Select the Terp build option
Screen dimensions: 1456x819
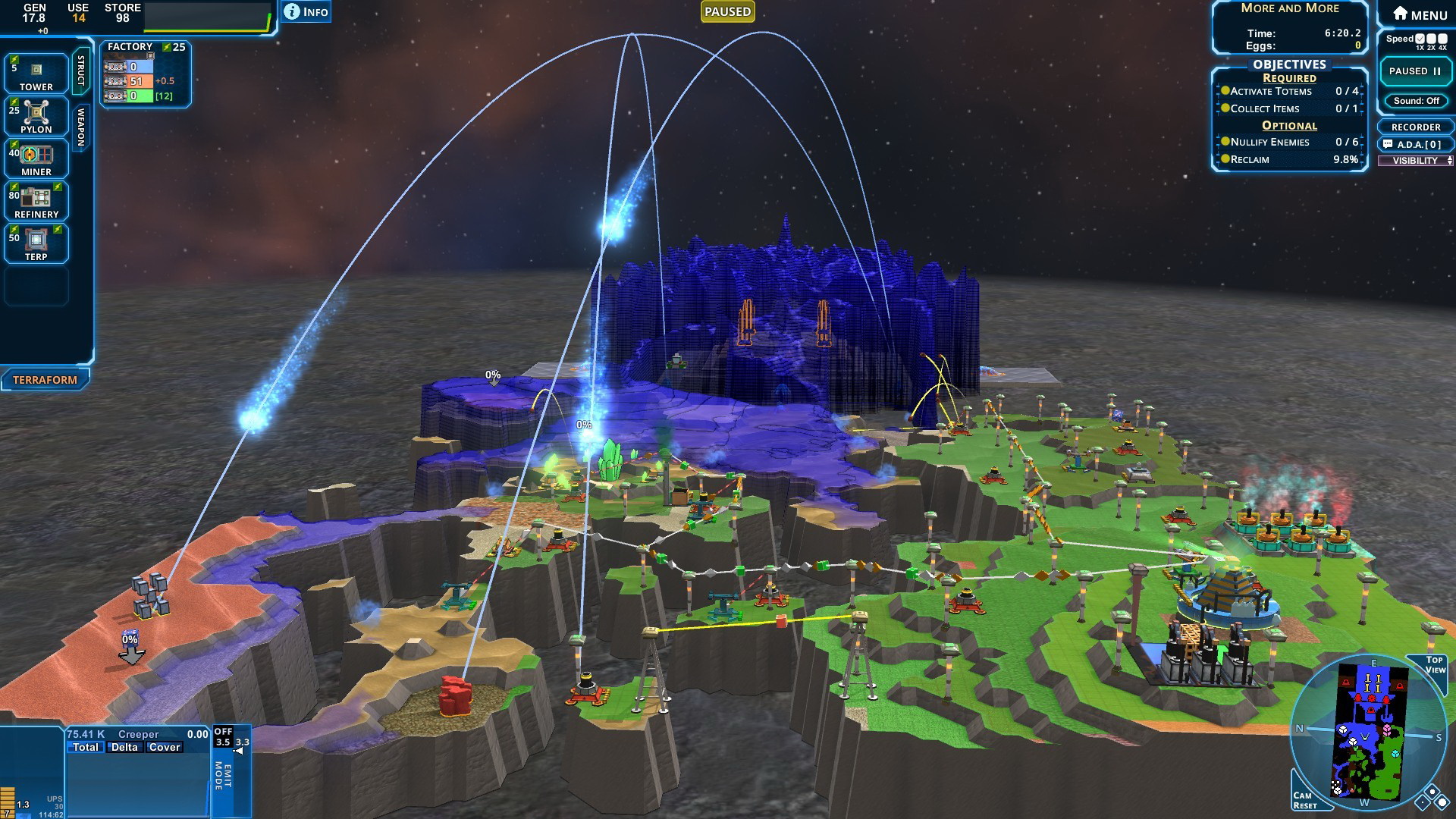point(36,243)
